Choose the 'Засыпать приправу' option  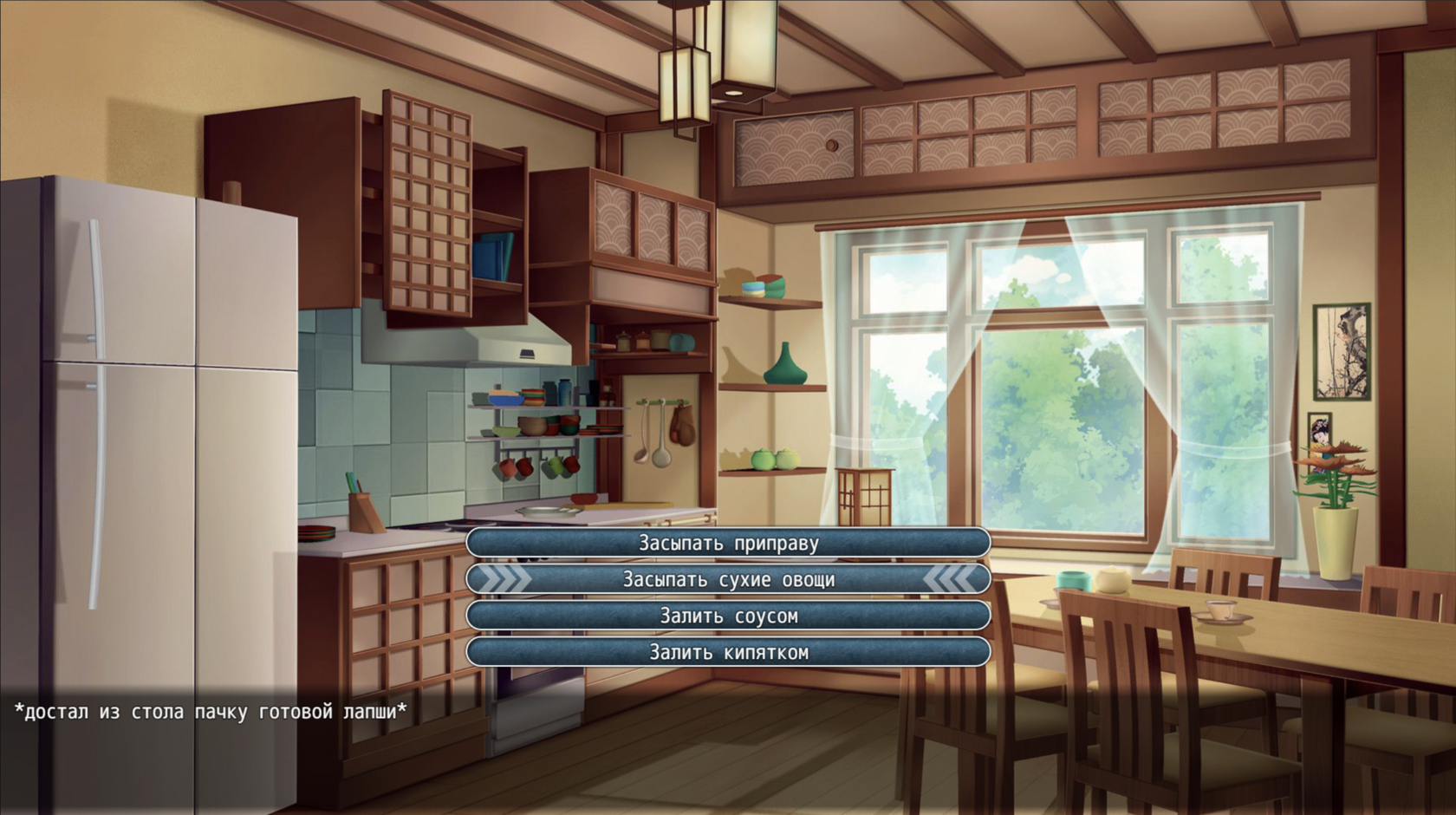pos(728,543)
